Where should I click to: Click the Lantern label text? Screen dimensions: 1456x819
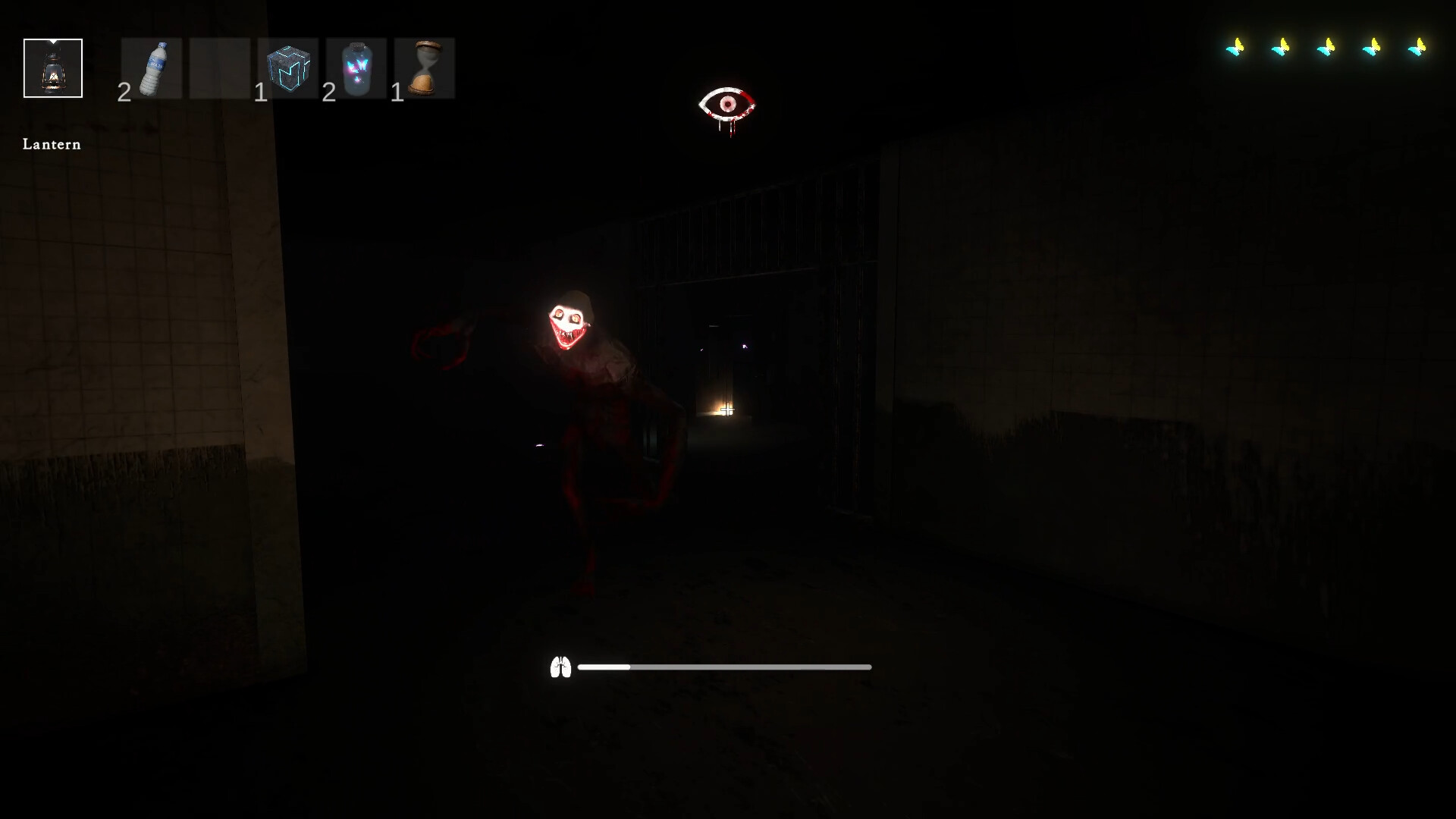pyautogui.click(x=51, y=144)
